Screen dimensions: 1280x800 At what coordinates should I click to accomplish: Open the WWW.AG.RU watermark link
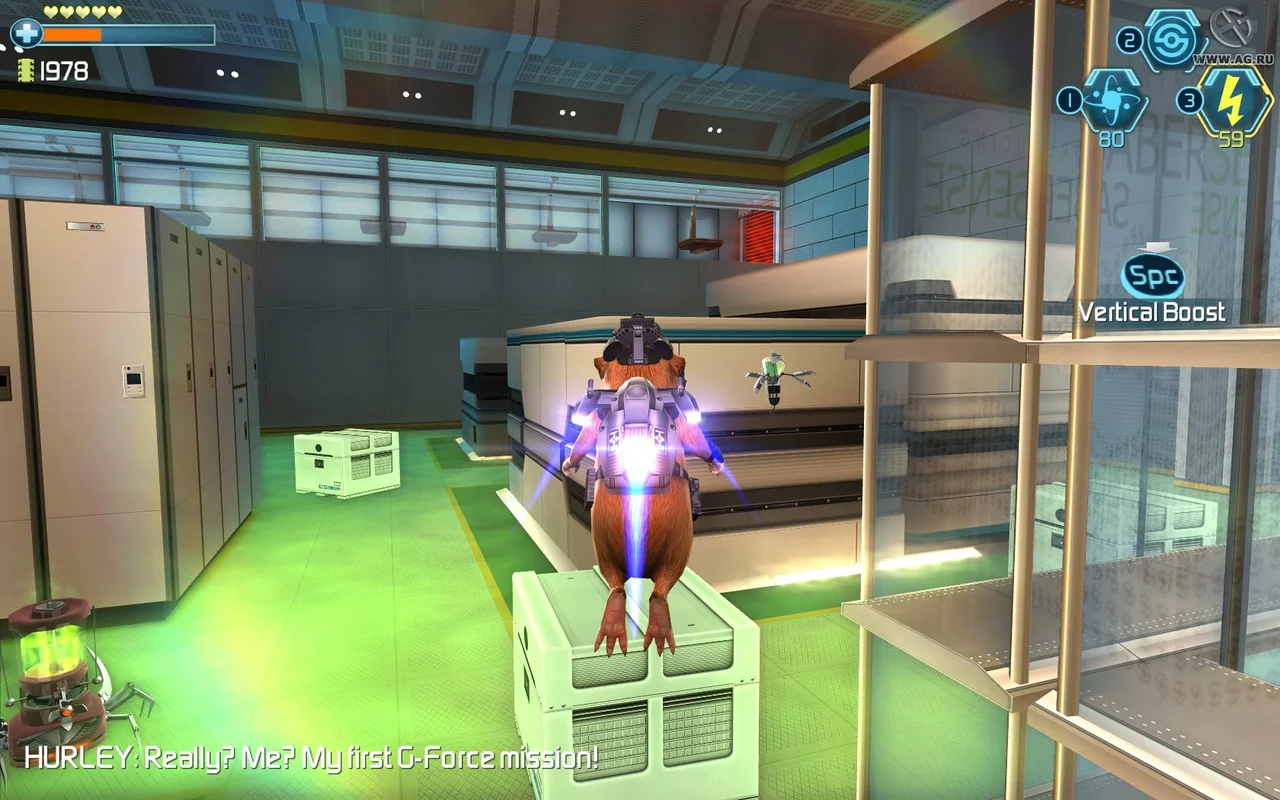(1232, 57)
